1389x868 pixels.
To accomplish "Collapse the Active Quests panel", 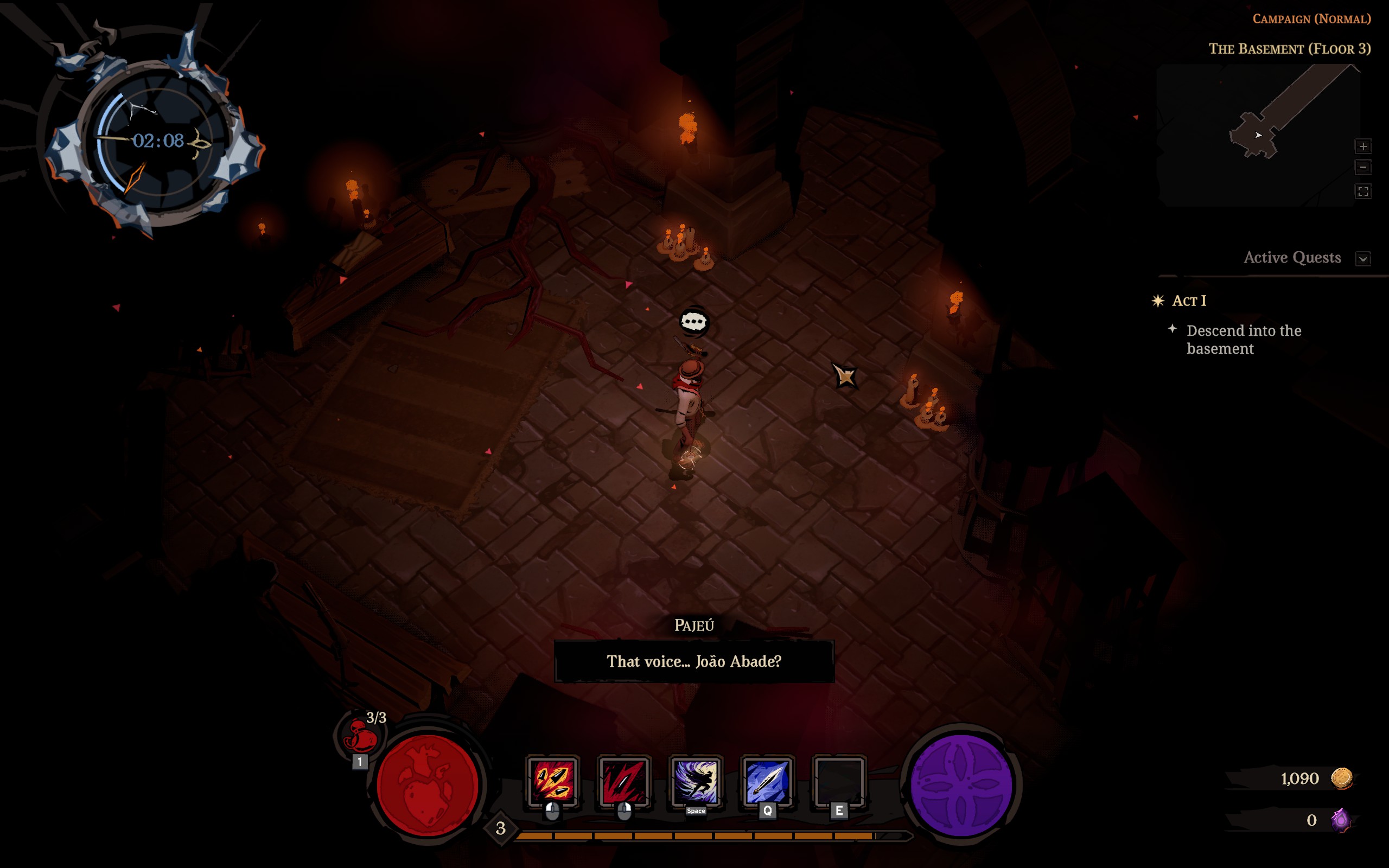I will coord(1363,258).
